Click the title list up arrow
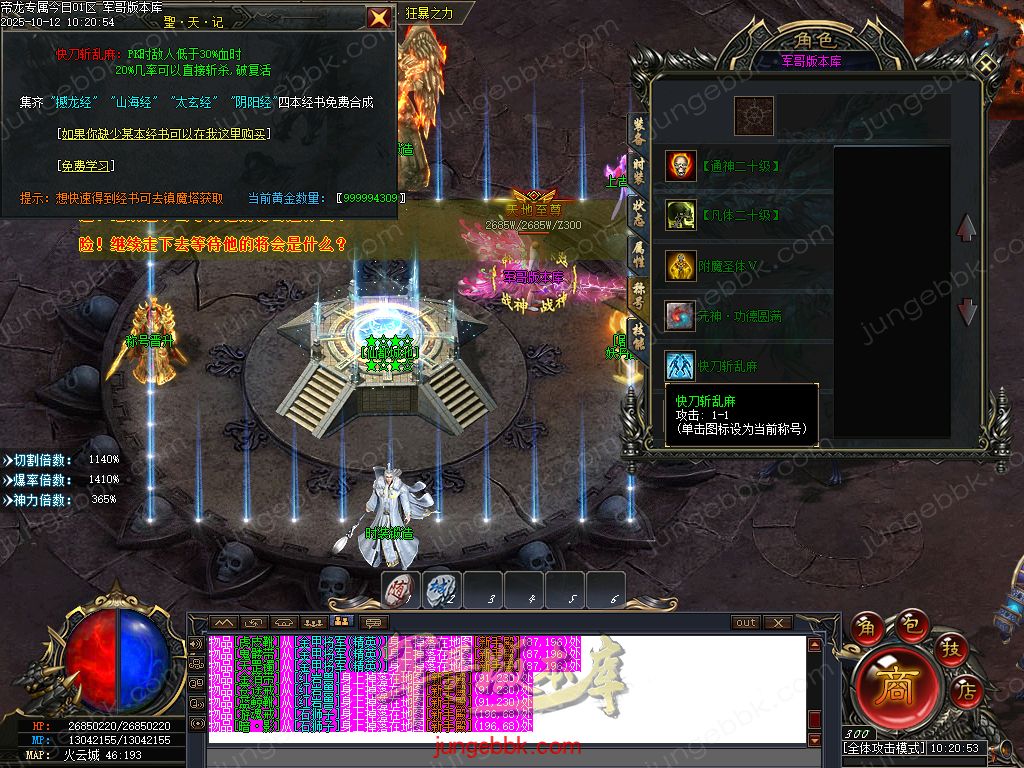Image resolution: width=1024 pixels, height=768 pixels. pyautogui.click(x=966, y=228)
